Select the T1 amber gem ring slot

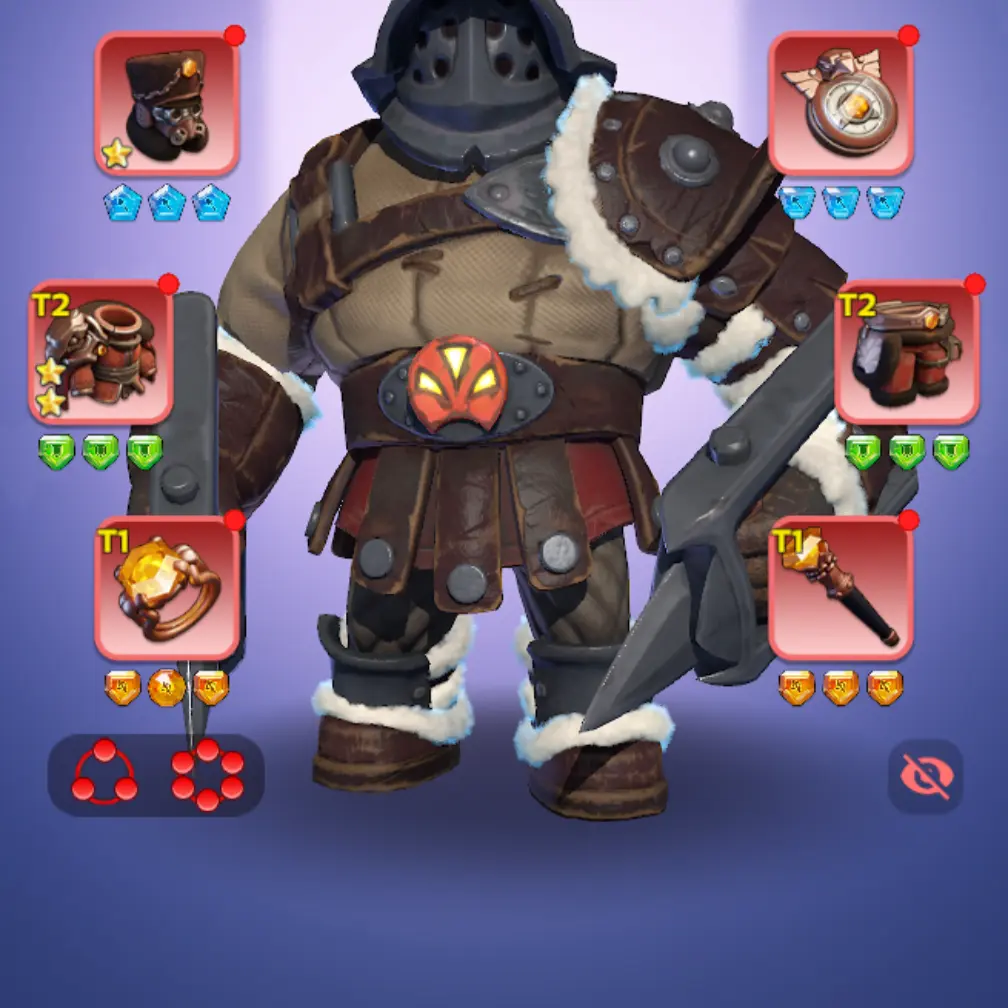[167, 588]
